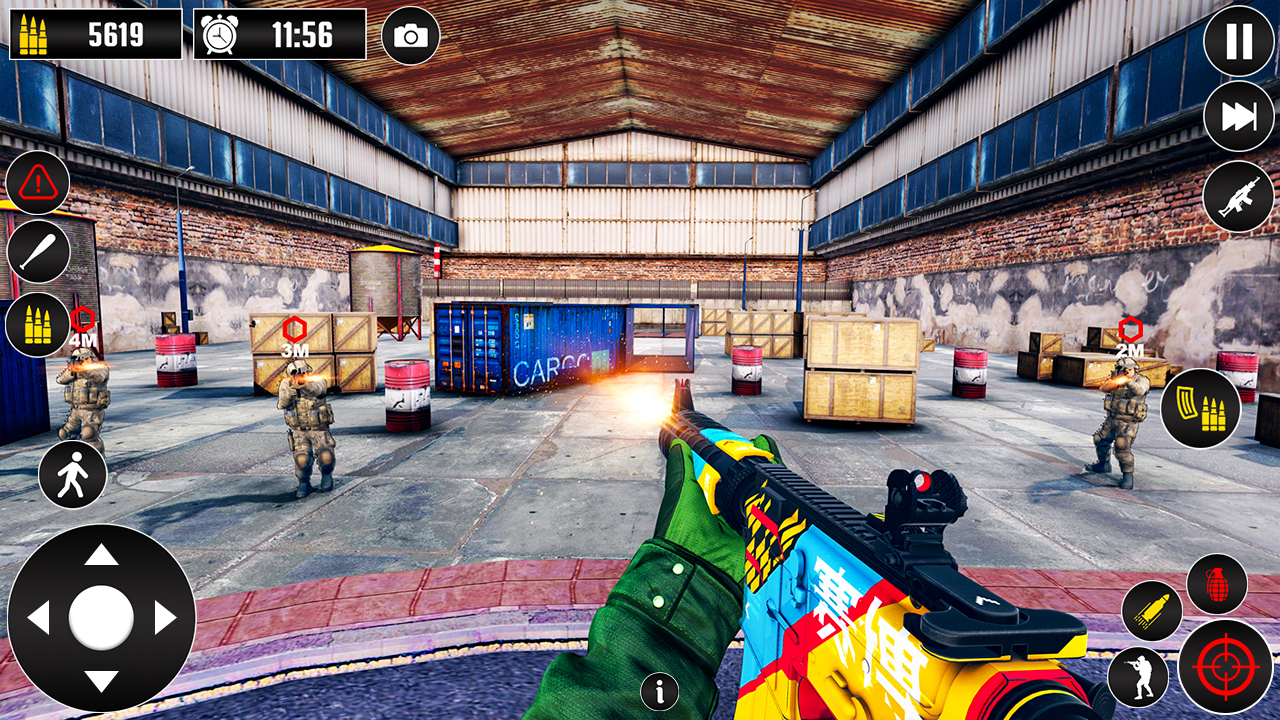
Task: Select the baseball bat melee weapon
Action: click(38, 251)
